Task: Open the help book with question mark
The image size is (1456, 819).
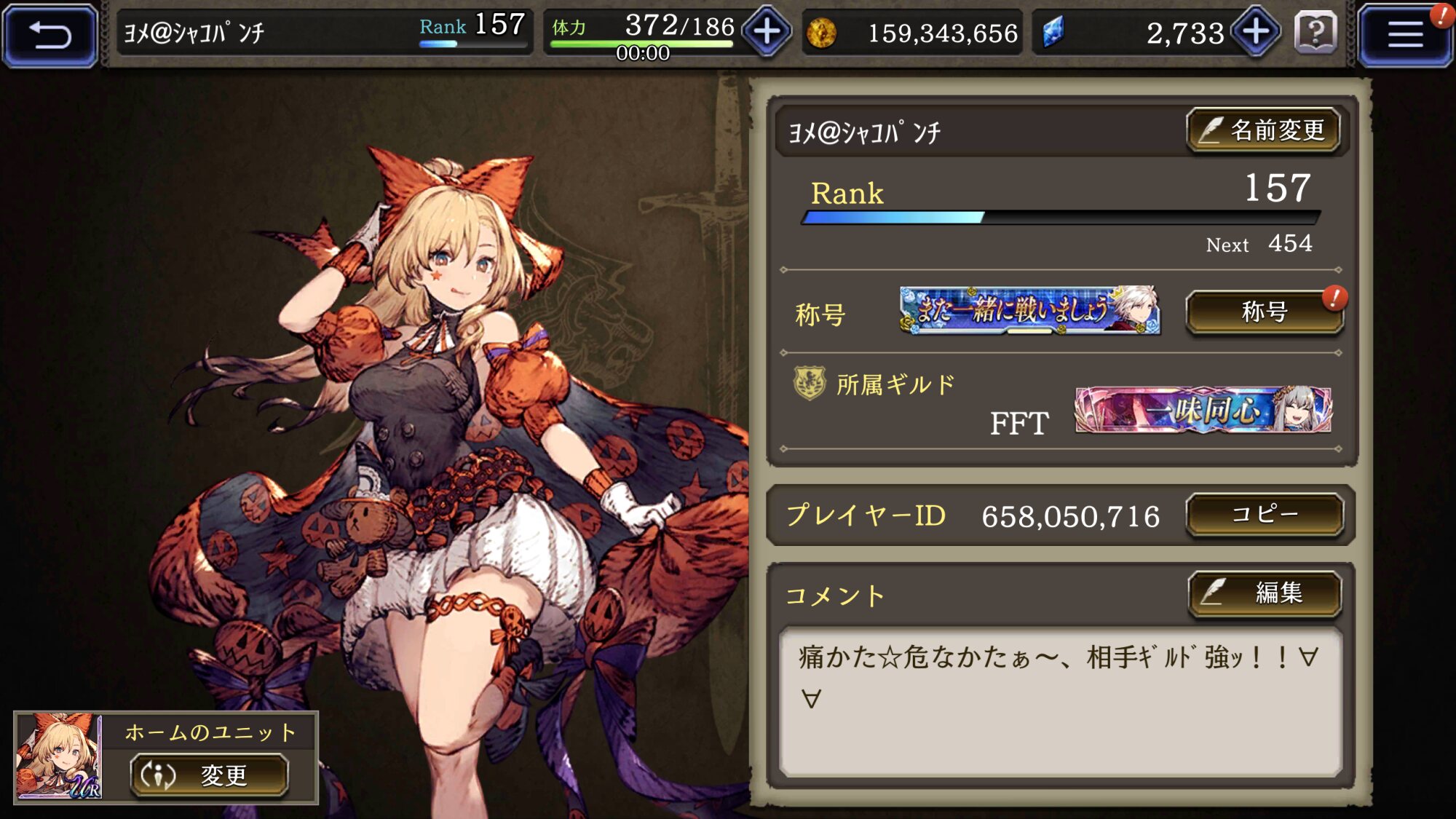Action: (x=1316, y=33)
